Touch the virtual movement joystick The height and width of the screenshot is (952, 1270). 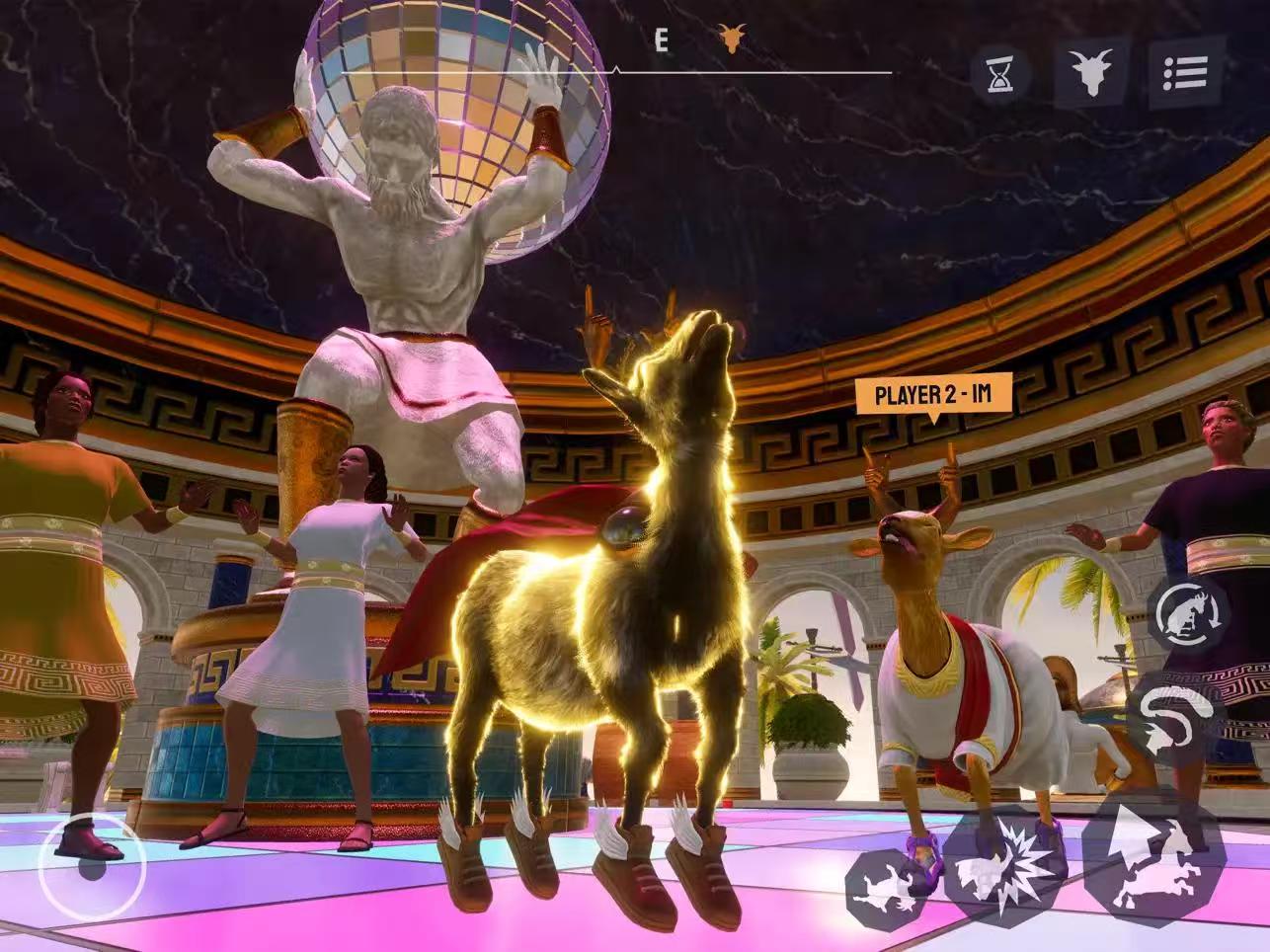pyautogui.click(x=92, y=866)
